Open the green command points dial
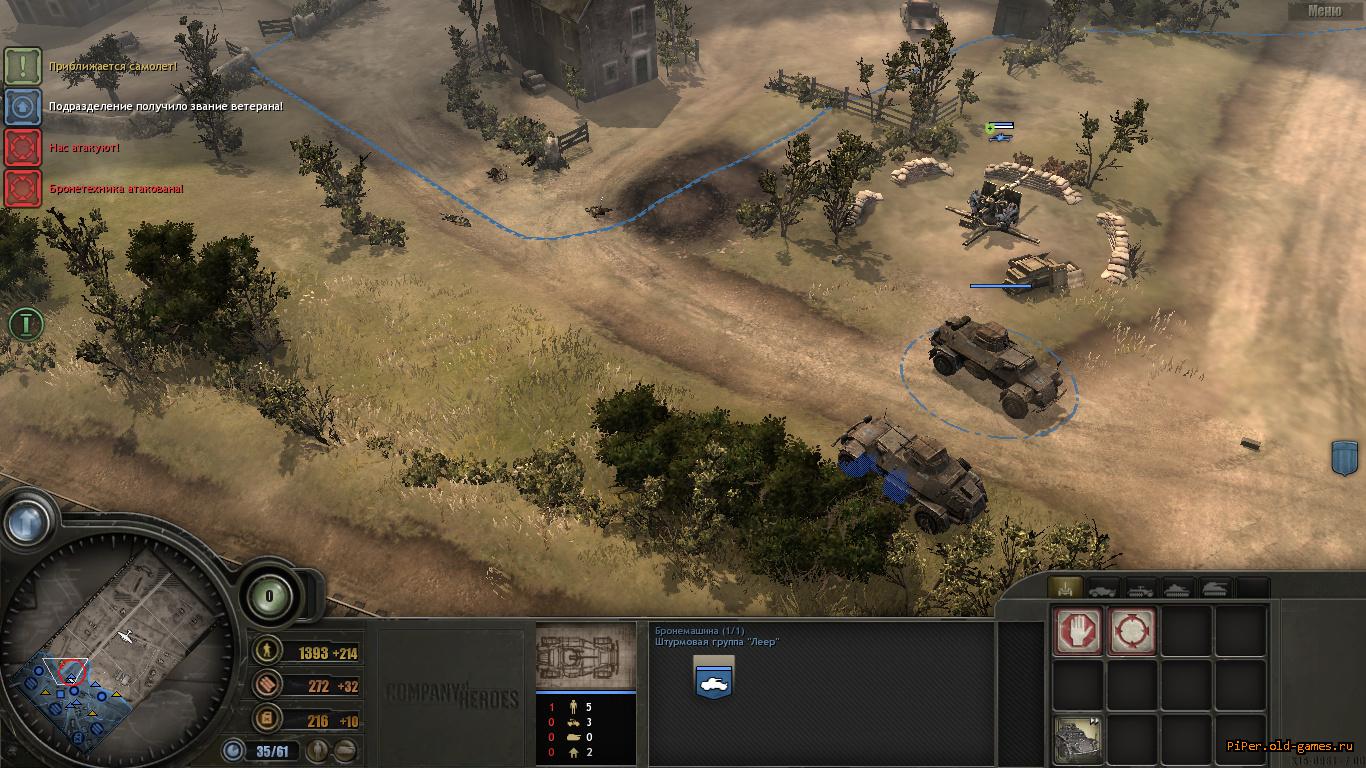1366x768 pixels. 269,596
